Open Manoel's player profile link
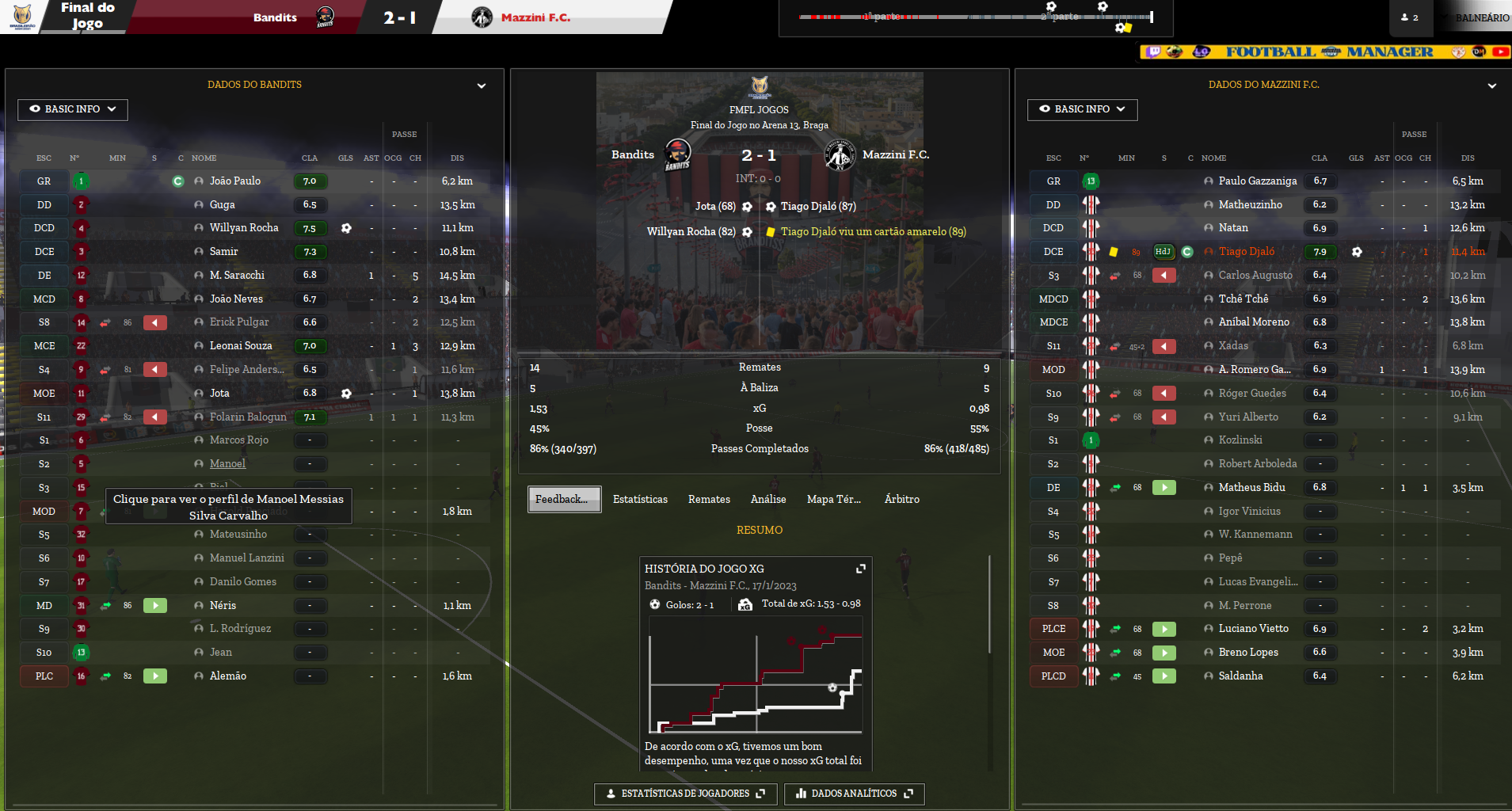1512x811 pixels. [227, 464]
